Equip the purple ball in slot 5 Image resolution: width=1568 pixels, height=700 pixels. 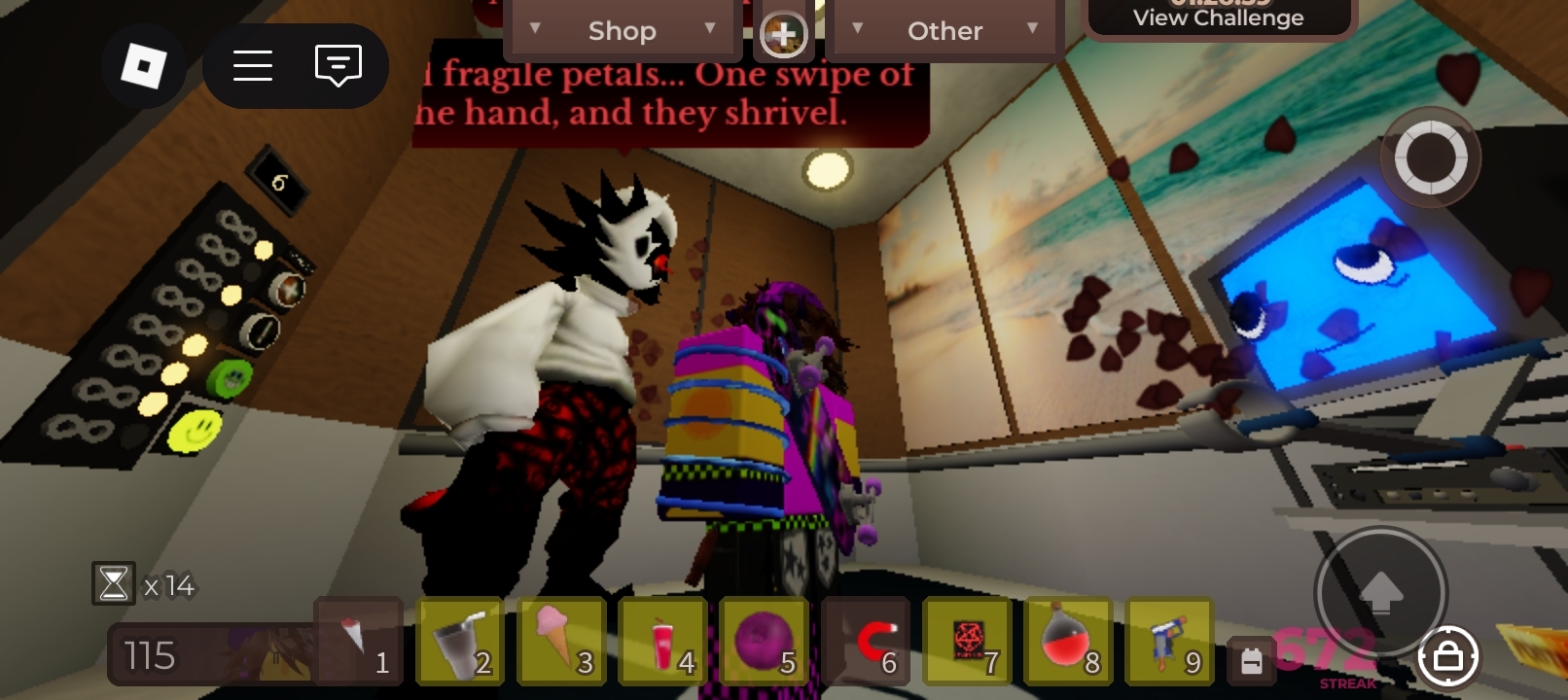[765, 642]
